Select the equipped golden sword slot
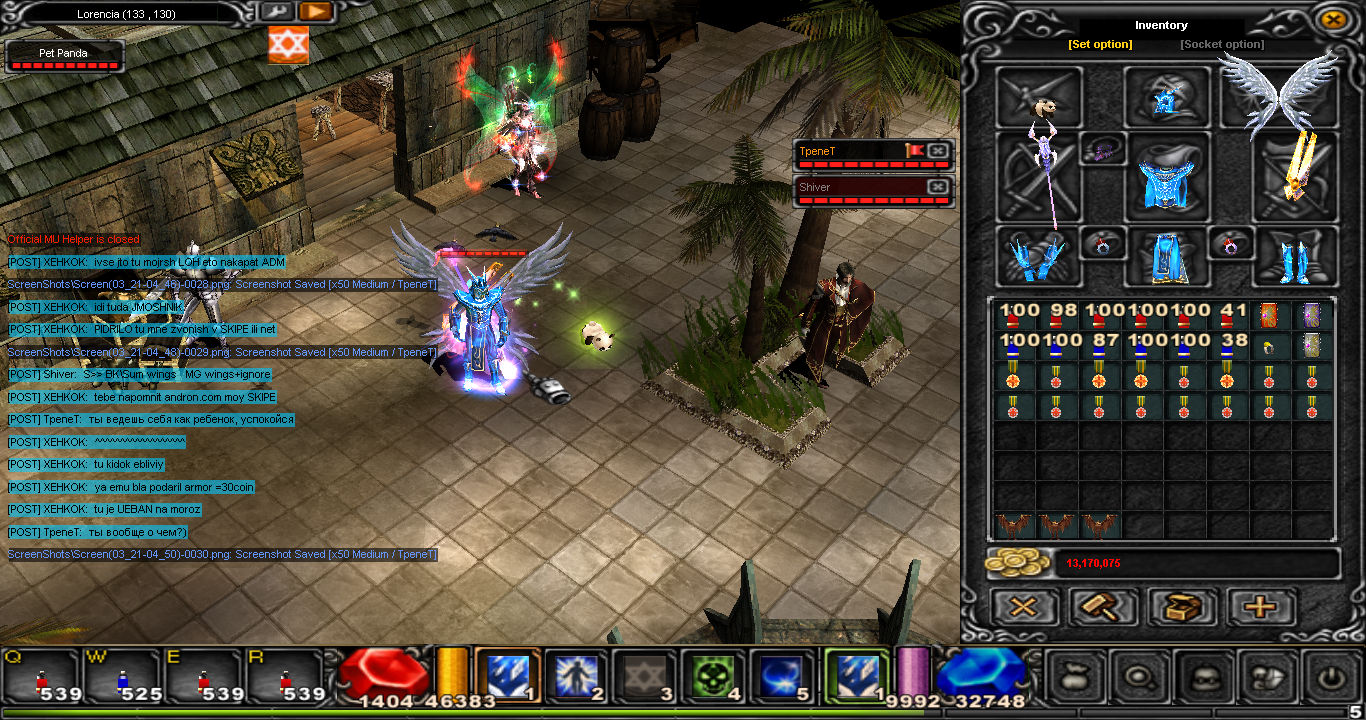This screenshot has height=720, width=1366. tap(1297, 176)
